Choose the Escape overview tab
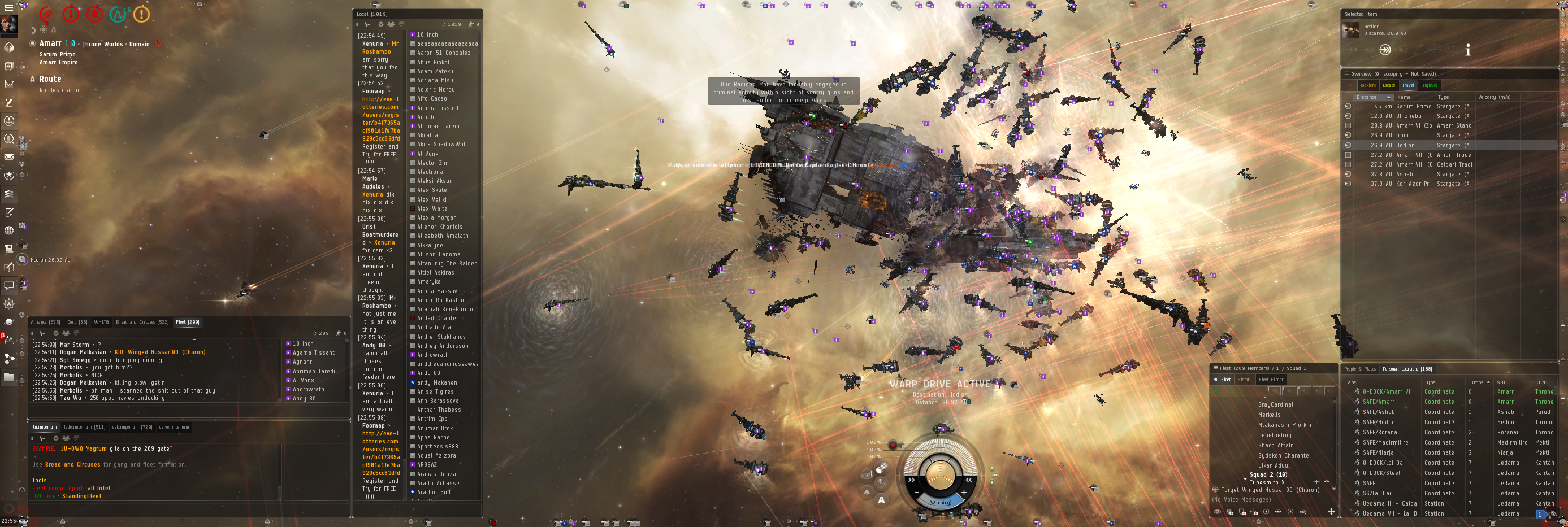 click(x=1388, y=86)
